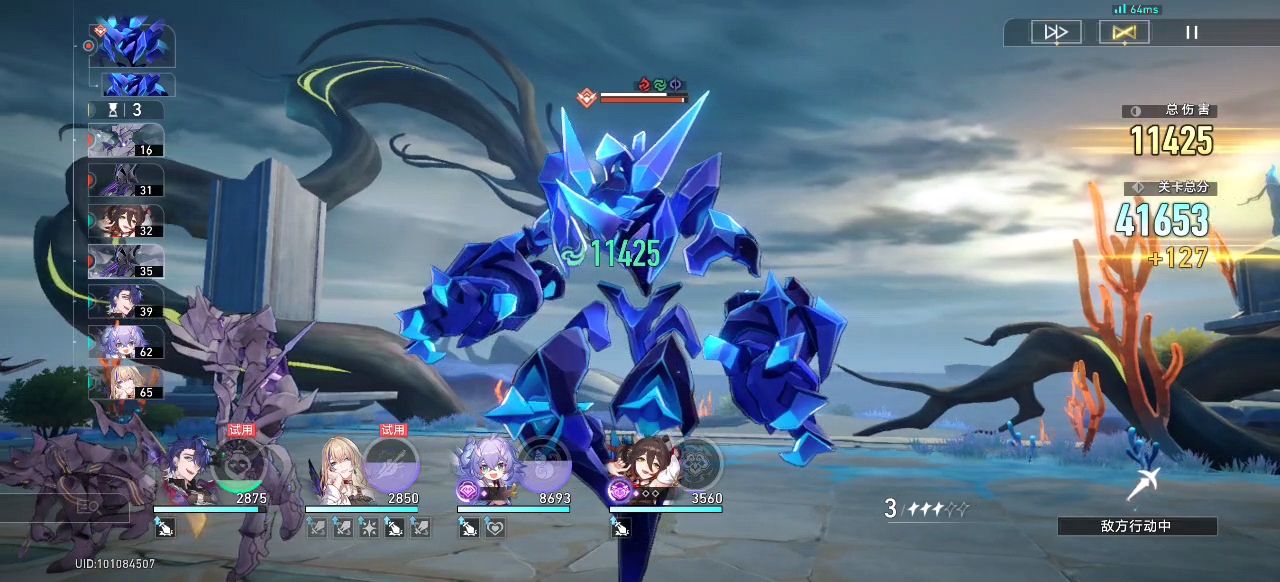The height and width of the screenshot is (582, 1280).
Task: Select the blue-haired turn-order portrait numbered 39
Action: point(126,301)
